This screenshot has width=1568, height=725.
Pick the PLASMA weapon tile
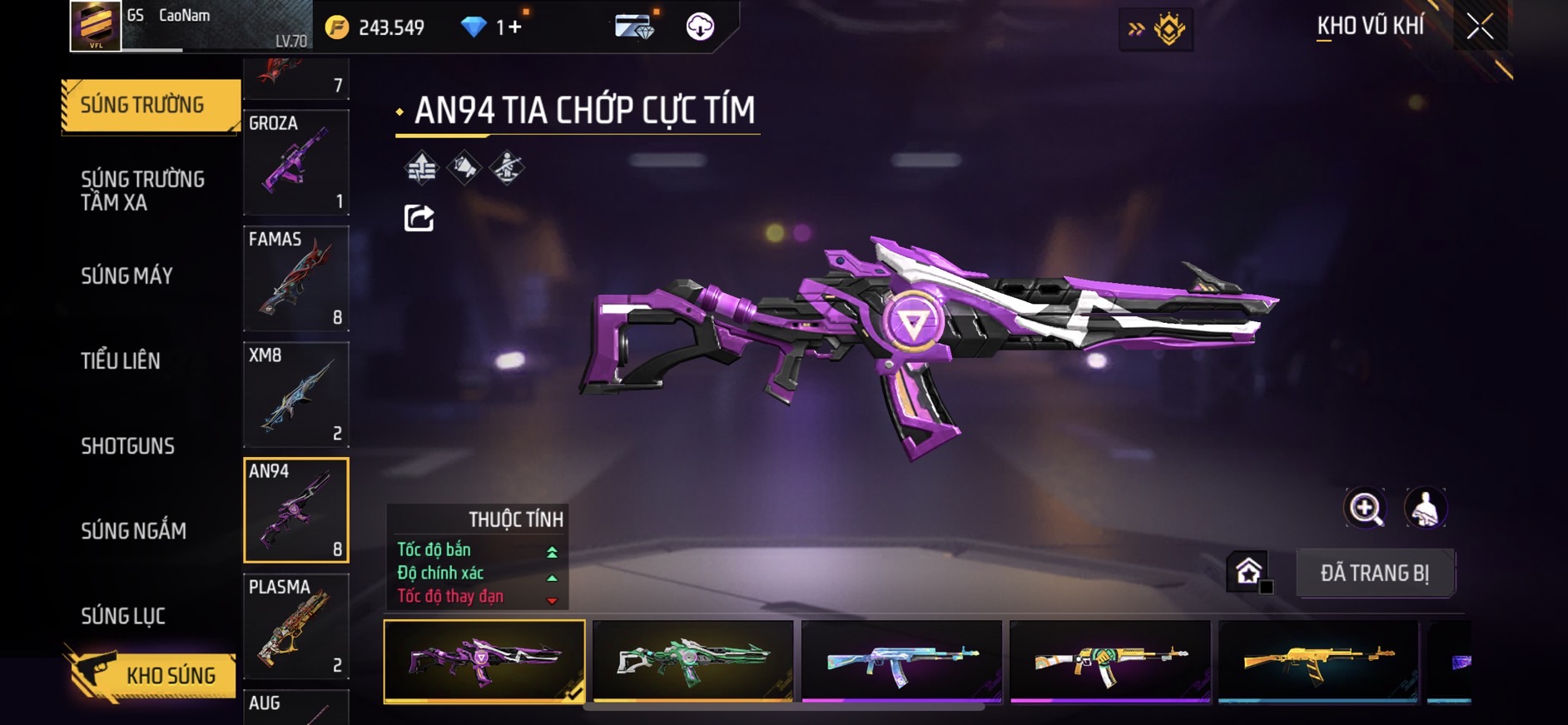295,627
